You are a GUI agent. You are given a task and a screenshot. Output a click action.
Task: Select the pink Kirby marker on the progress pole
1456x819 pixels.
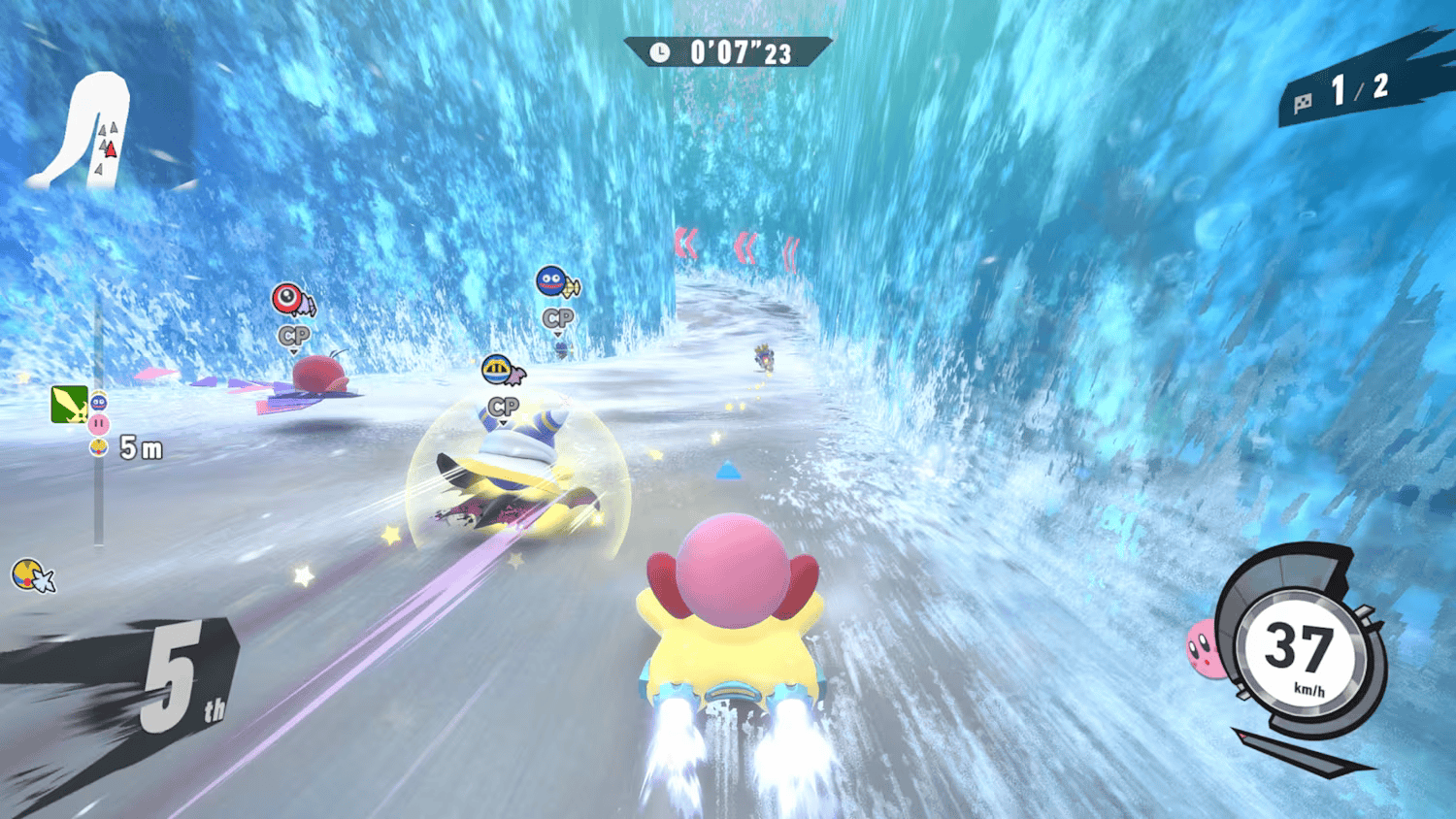point(101,424)
